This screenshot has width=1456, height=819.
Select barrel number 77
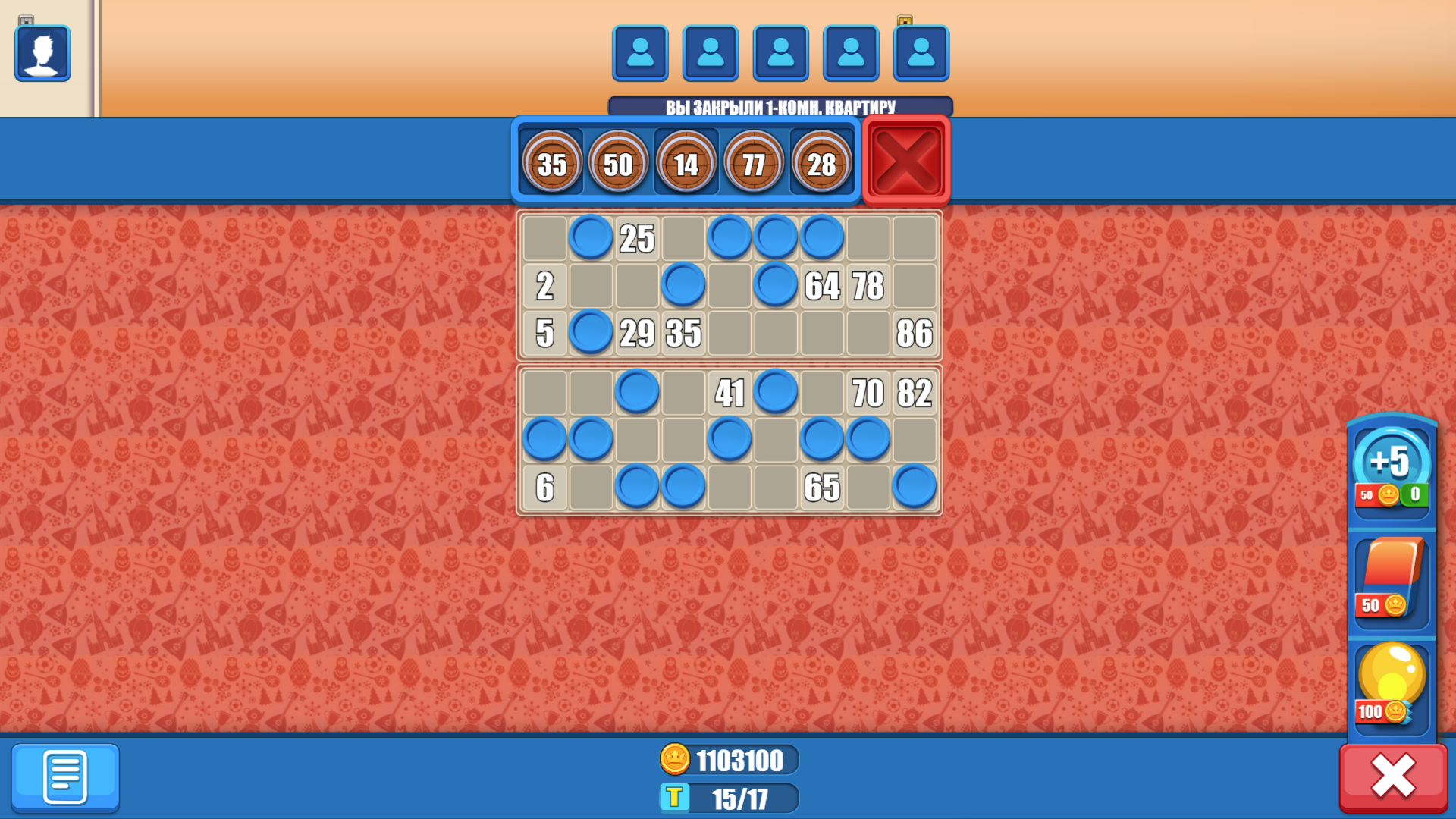click(755, 162)
